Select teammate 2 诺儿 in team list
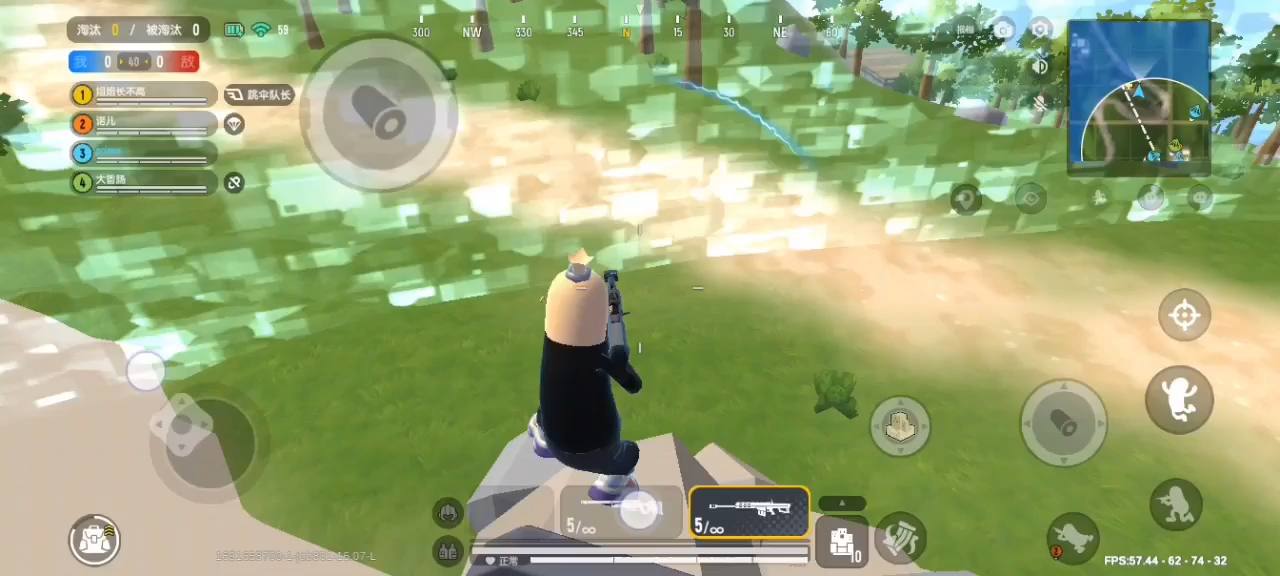 pyautogui.click(x=144, y=124)
